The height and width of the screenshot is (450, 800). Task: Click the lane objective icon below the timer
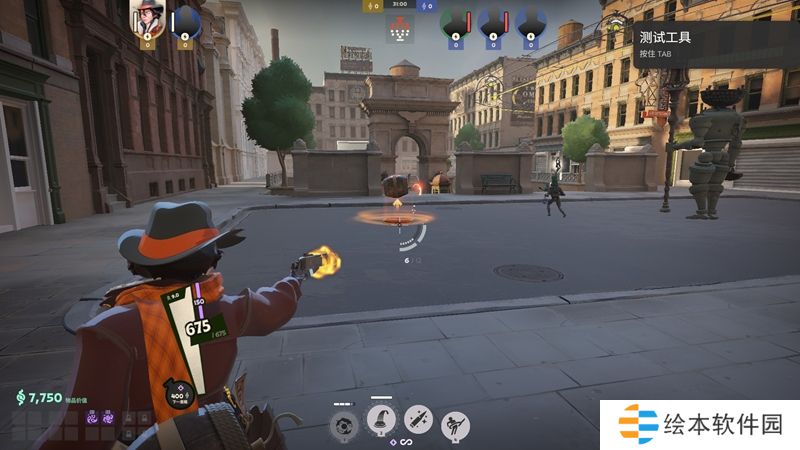399,32
